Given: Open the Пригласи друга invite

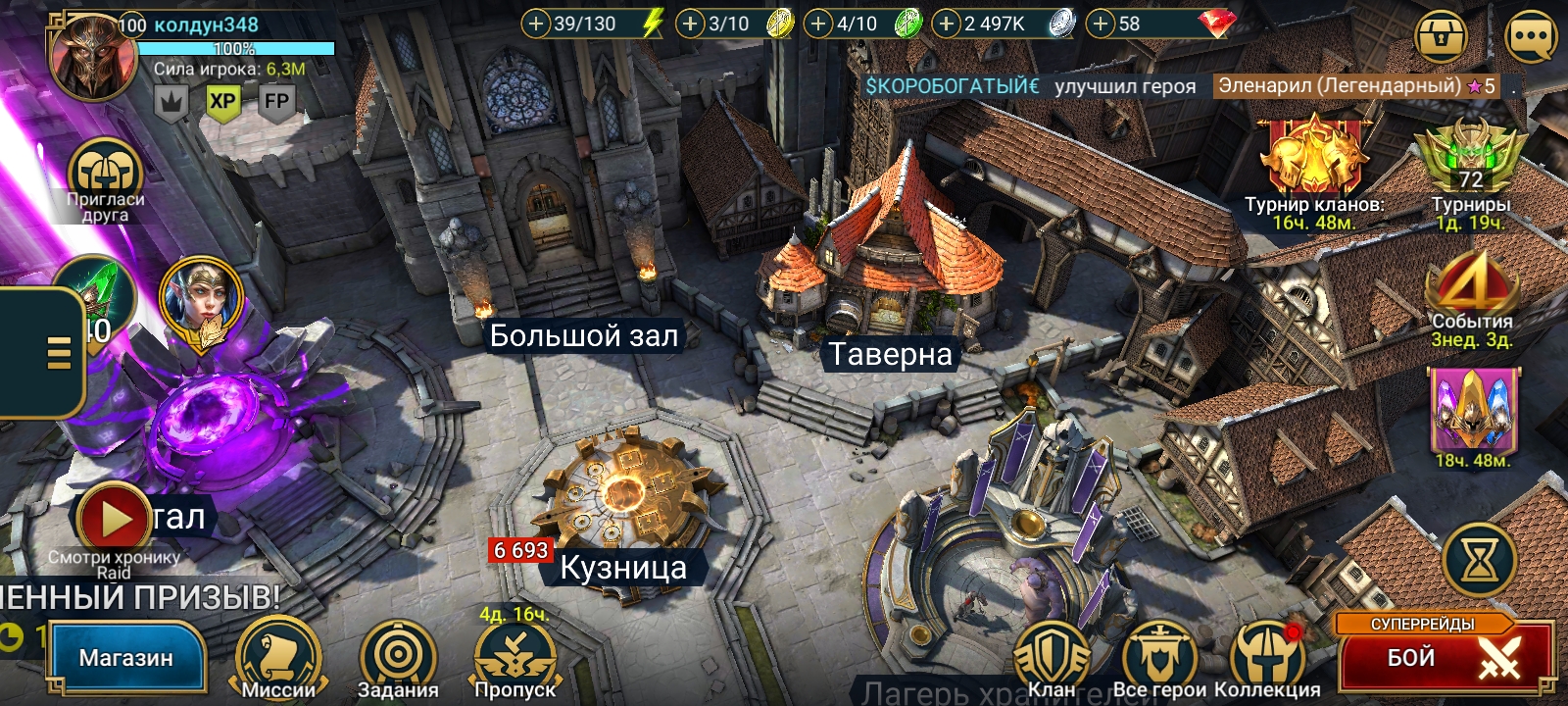Looking at the screenshot, I should 105,176.
